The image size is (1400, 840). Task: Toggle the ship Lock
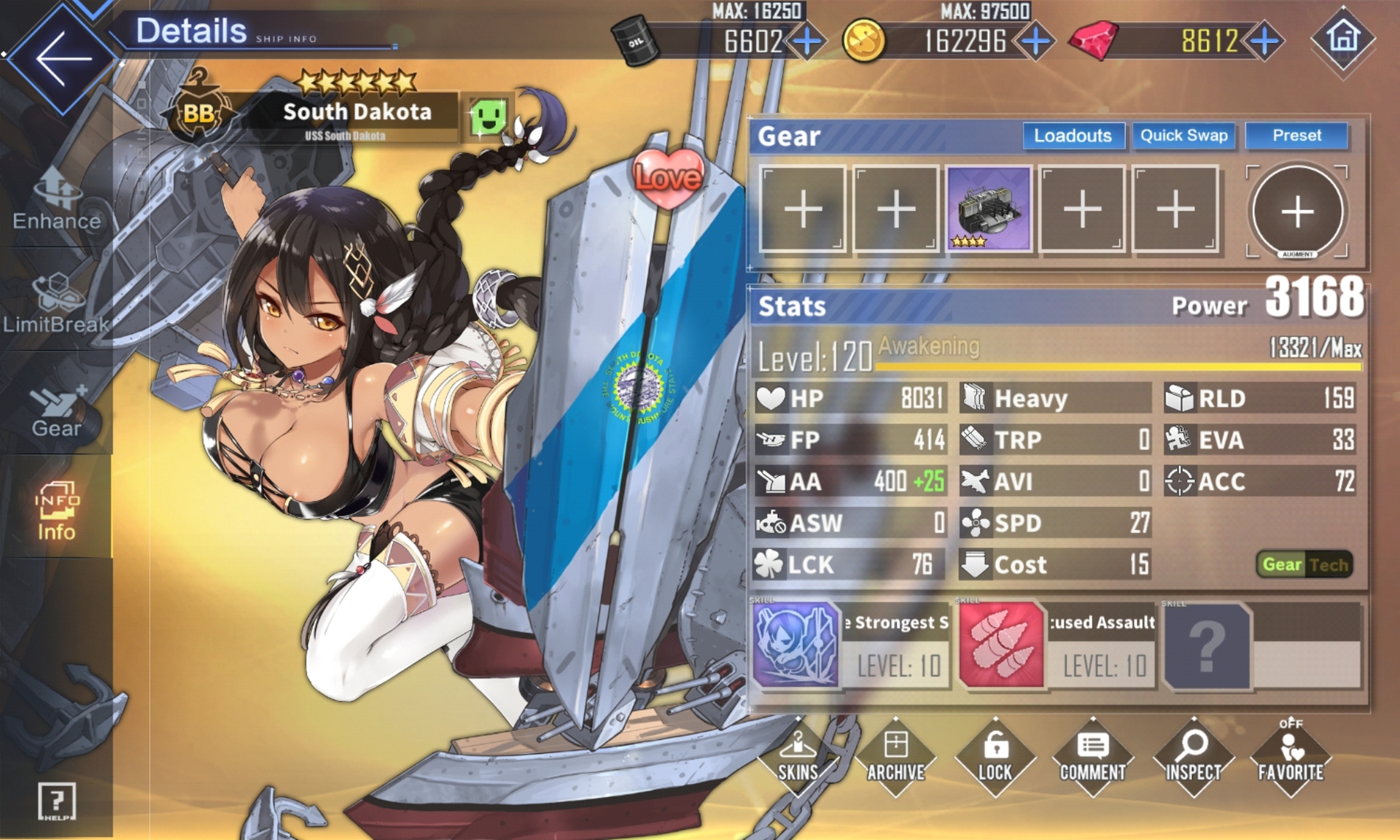[x=995, y=758]
